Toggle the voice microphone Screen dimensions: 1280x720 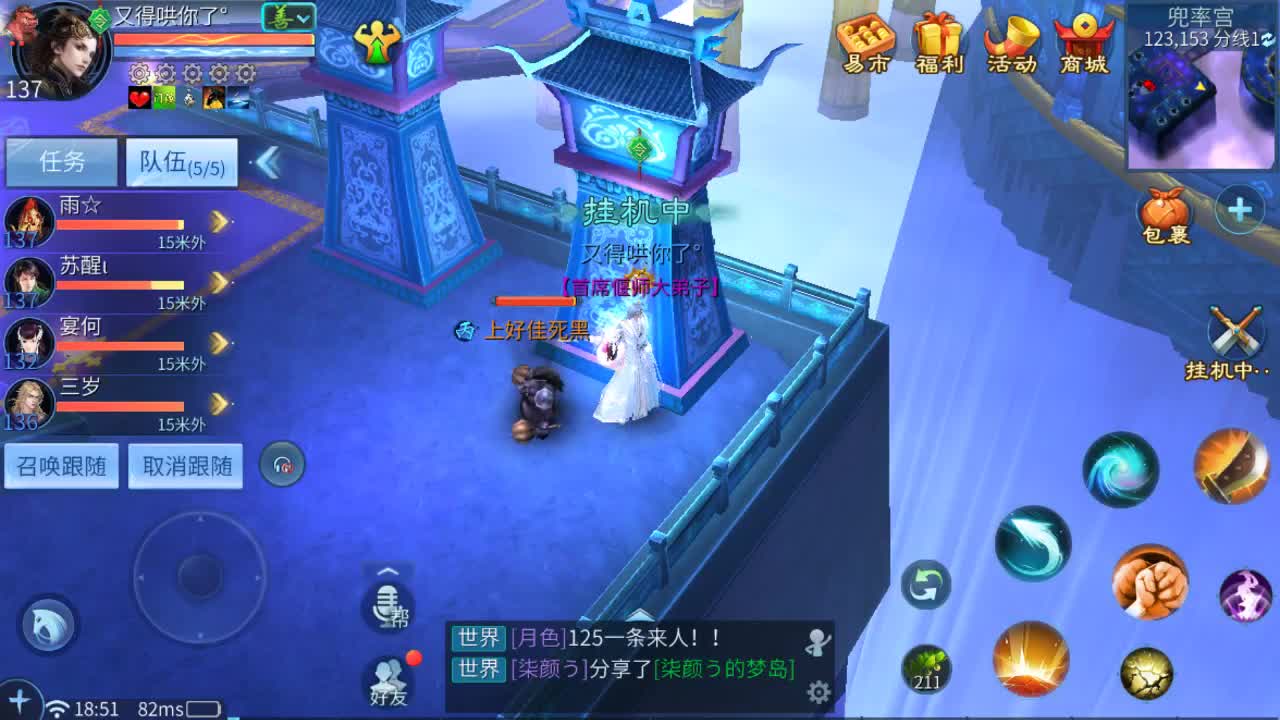pyautogui.click(x=387, y=605)
